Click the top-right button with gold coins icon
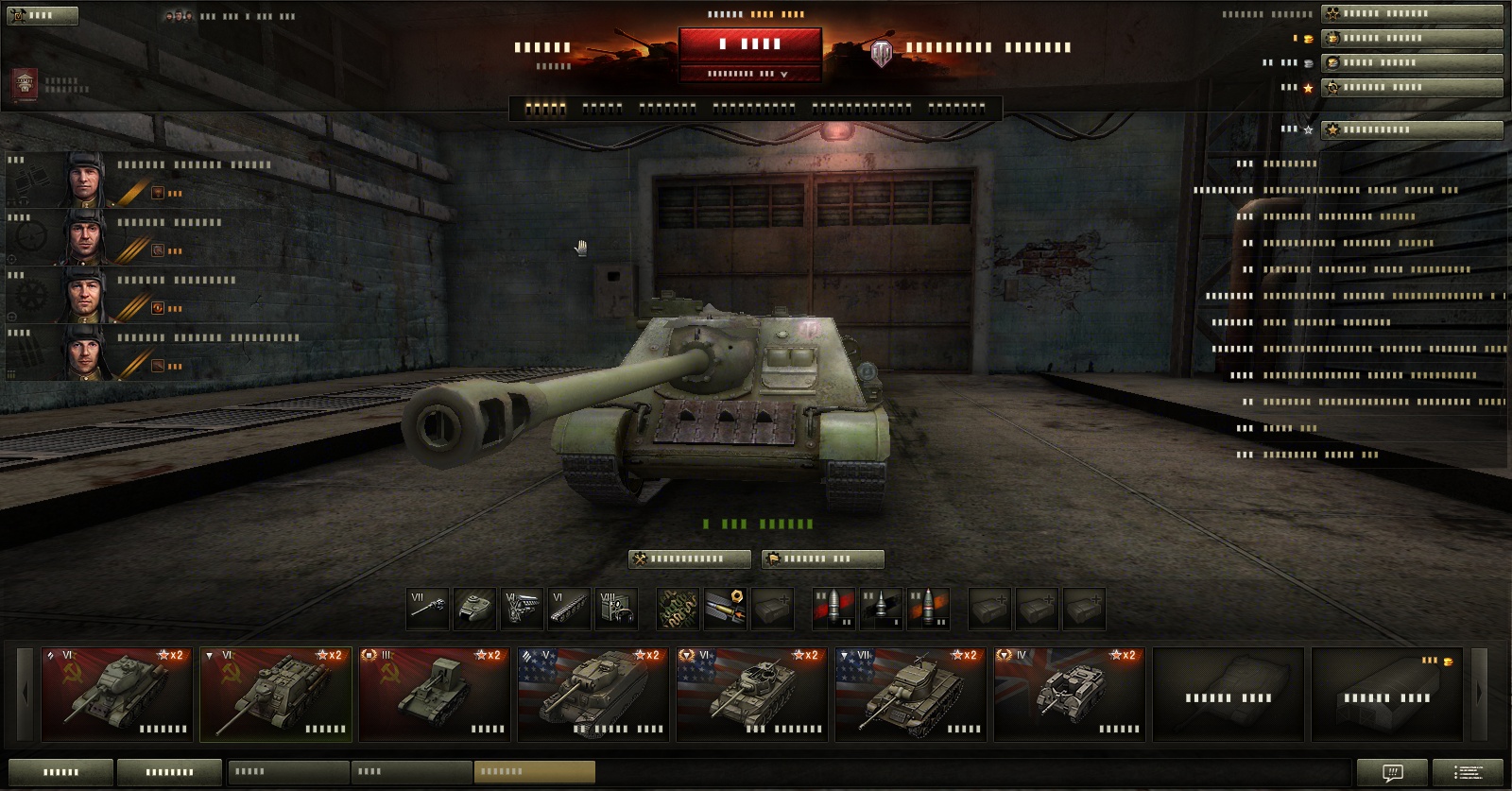This screenshot has height=791, width=1512. point(1412,38)
